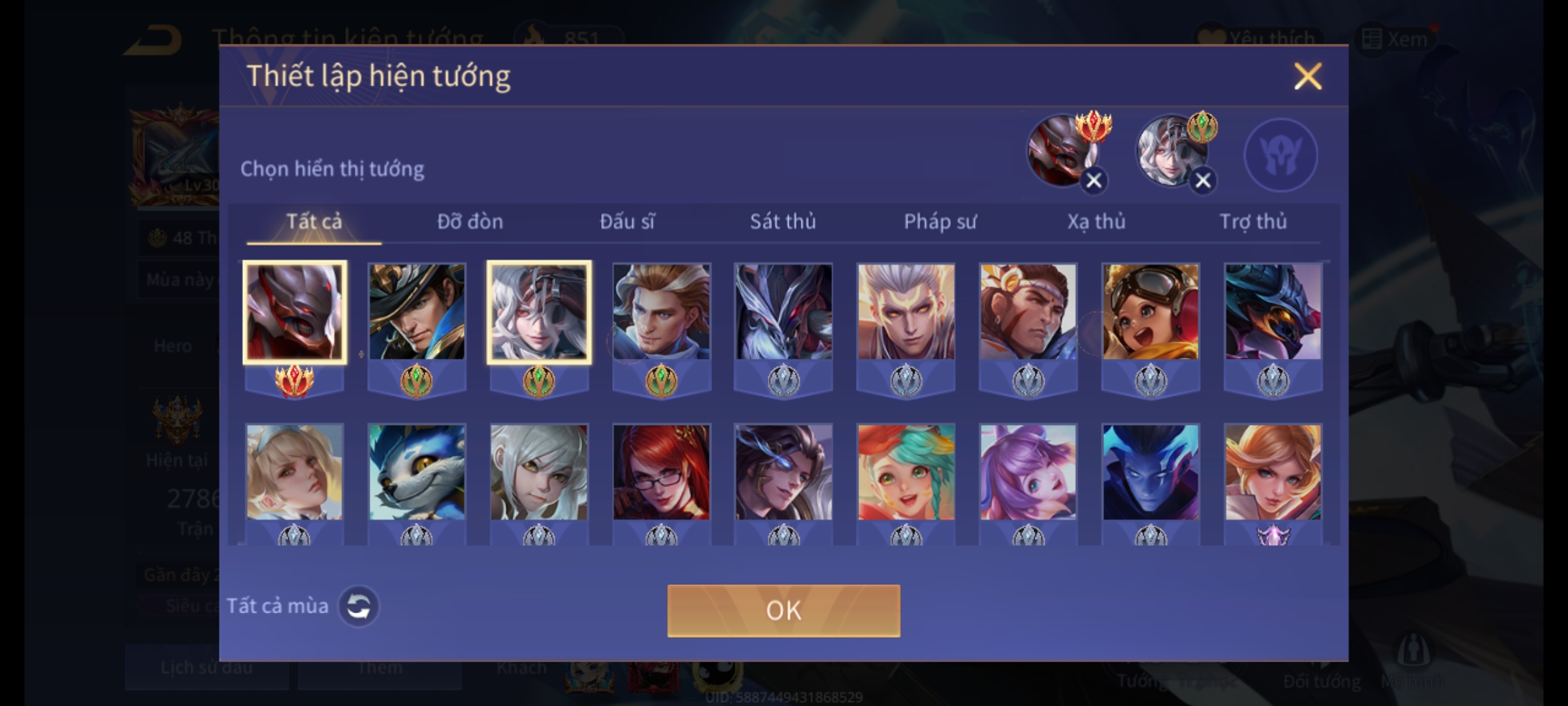Select the blue wolf hero portrait
The height and width of the screenshot is (706, 1568).
coord(417,472)
